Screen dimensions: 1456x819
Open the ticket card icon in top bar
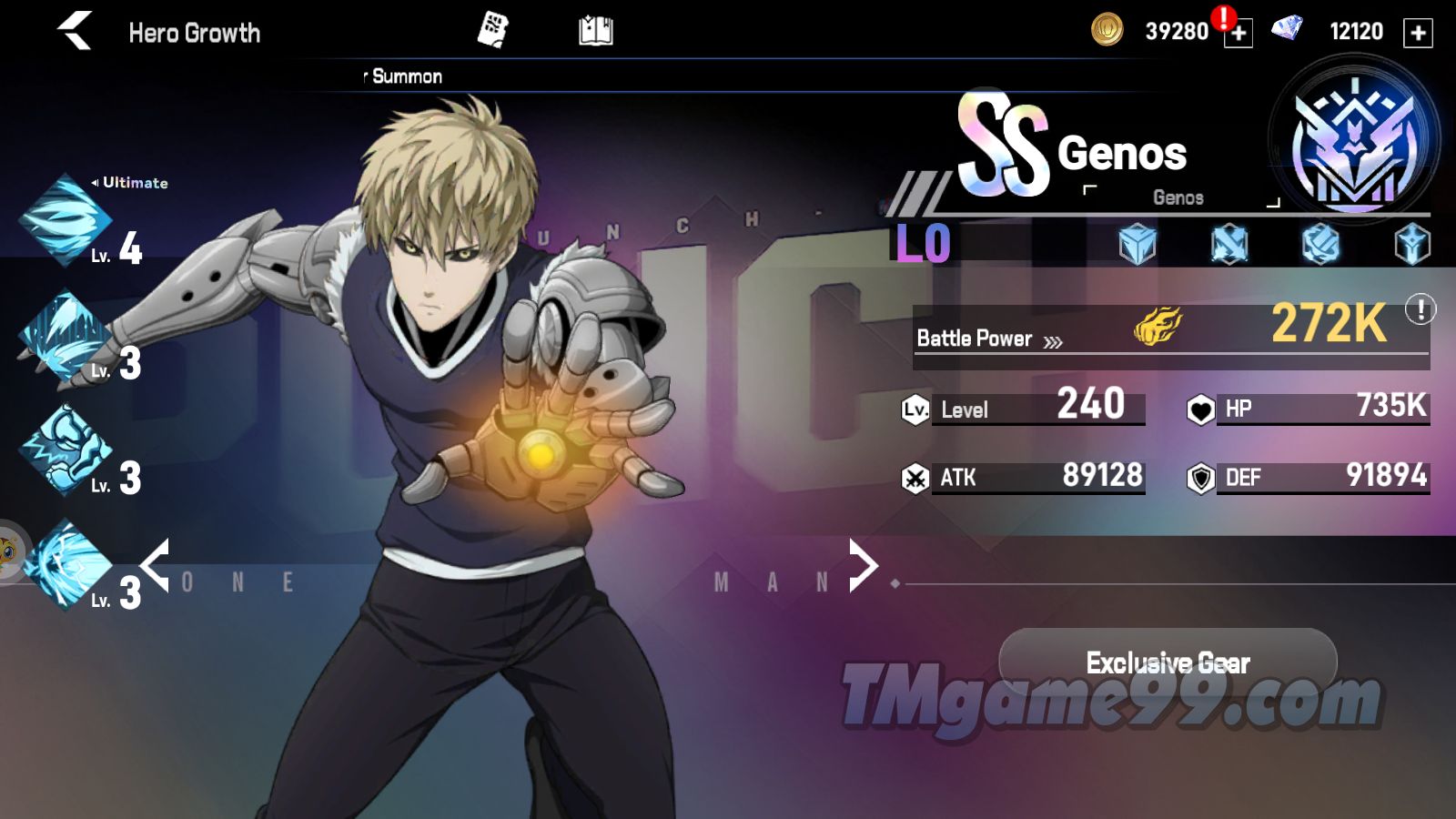[492, 31]
